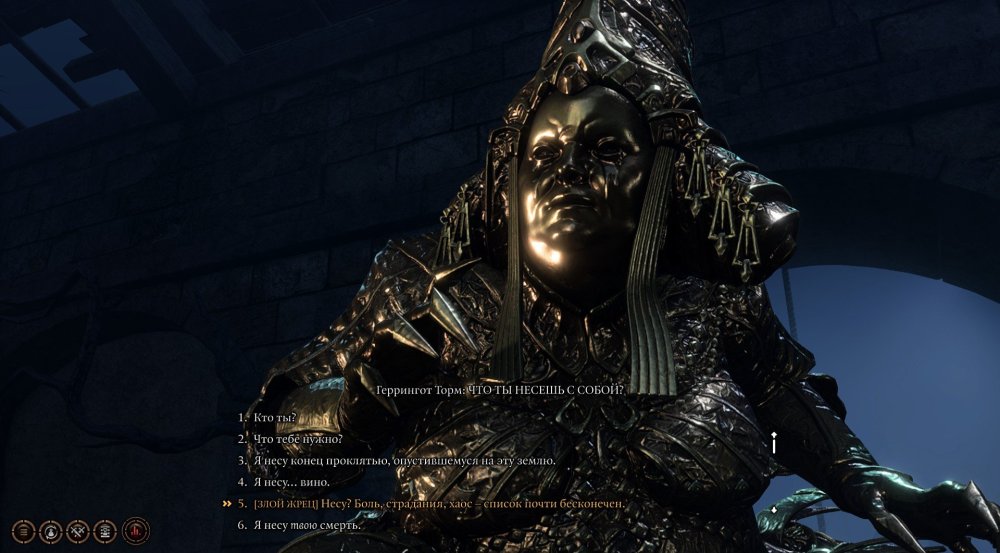Open the dialogue history lines icon
The width and height of the screenshot is (1000, 553).
(x=25, y=530)
